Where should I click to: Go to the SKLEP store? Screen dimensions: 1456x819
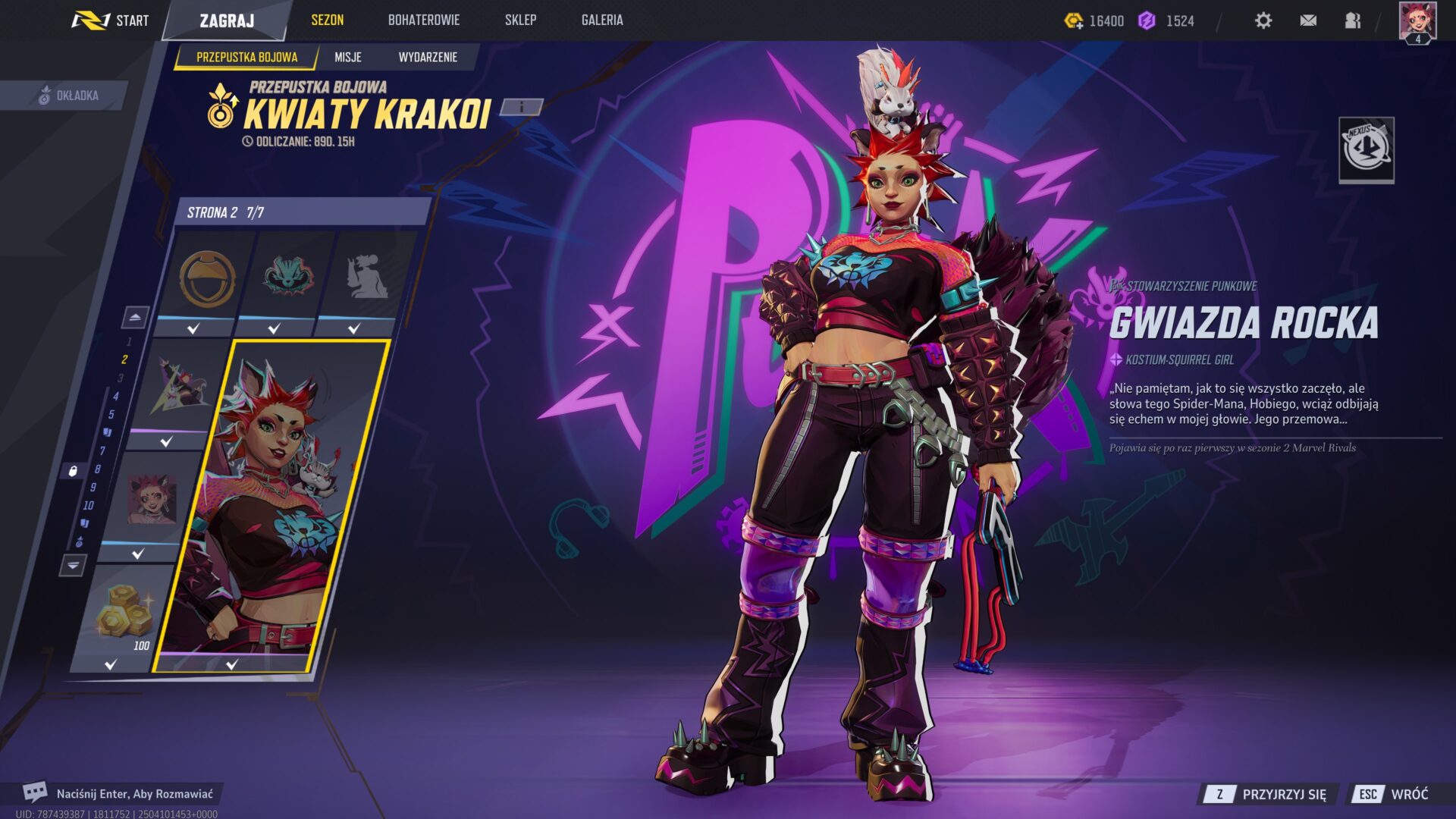coord(520,20)
